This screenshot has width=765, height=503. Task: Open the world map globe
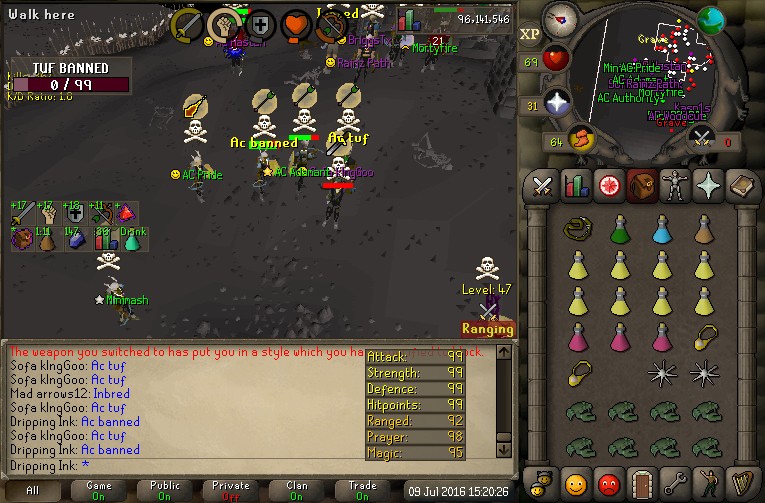[711, 20]
